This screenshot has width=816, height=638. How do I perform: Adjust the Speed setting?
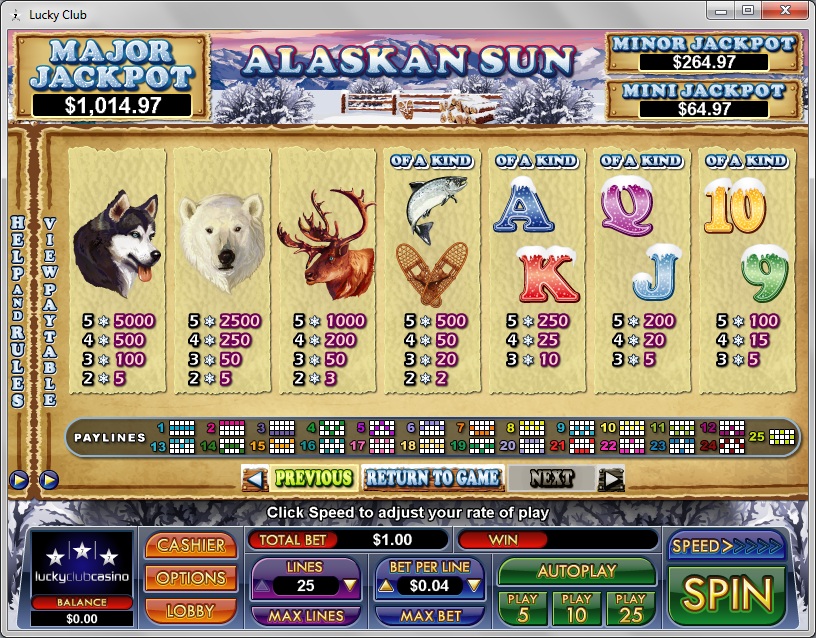click(727, 546)
